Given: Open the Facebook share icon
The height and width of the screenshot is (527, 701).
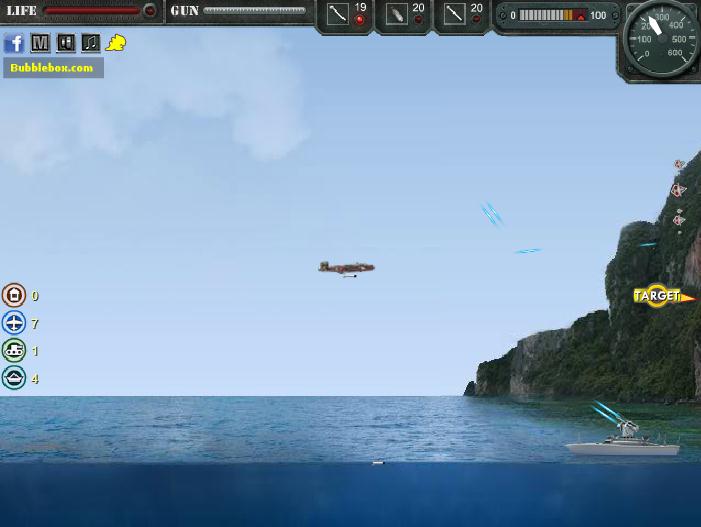Looking at the screenshot, I should point(14,43).
